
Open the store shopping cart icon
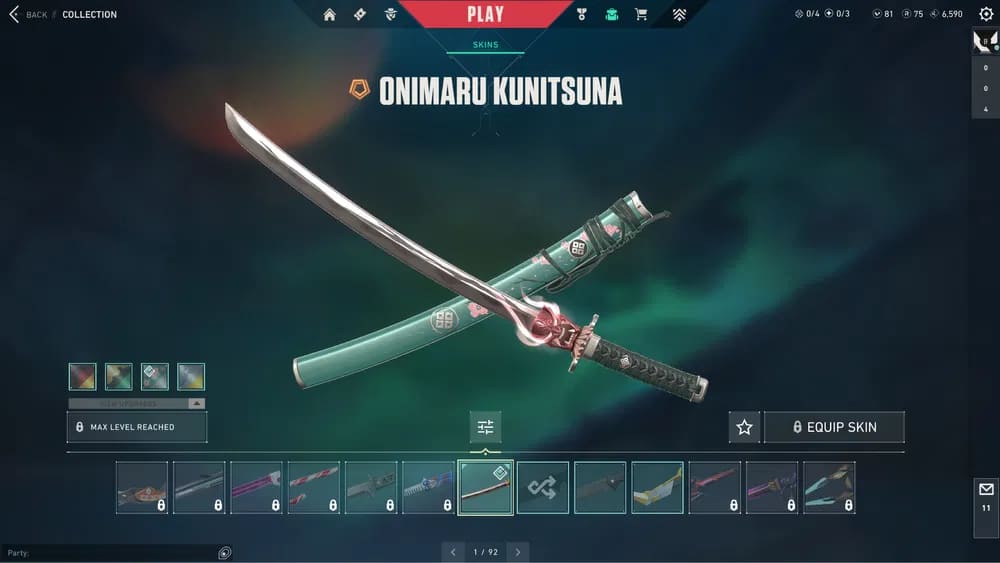[x=641, y=14]
